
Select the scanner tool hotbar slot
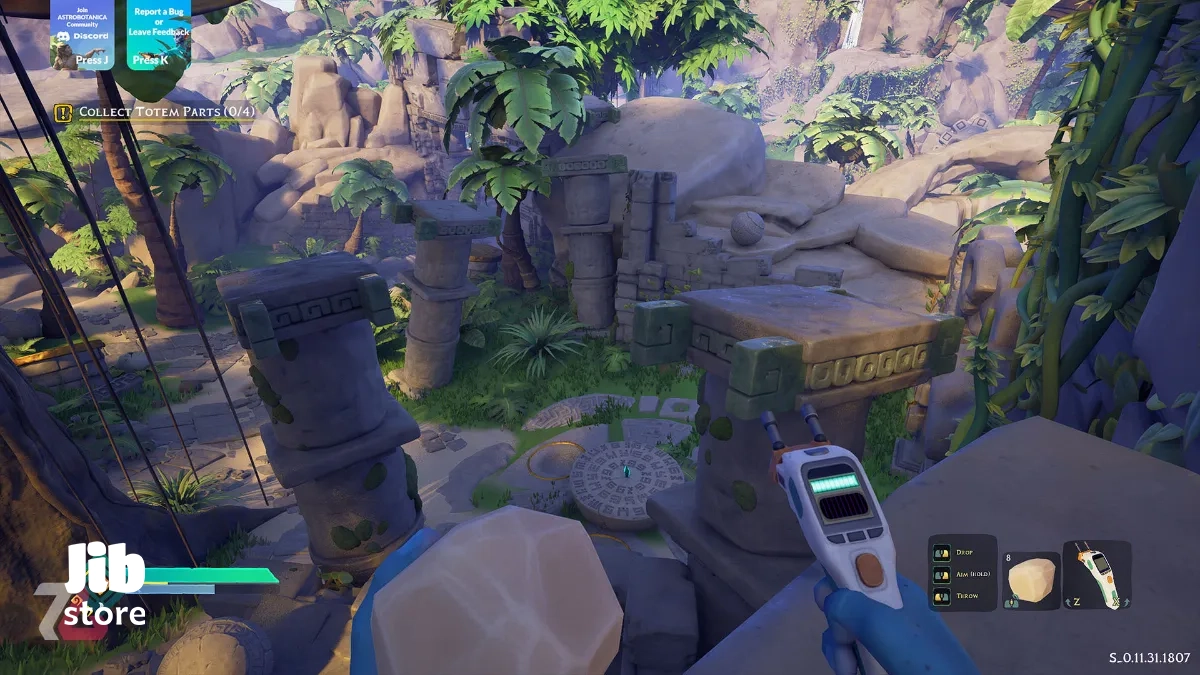tap(1096, 575)
